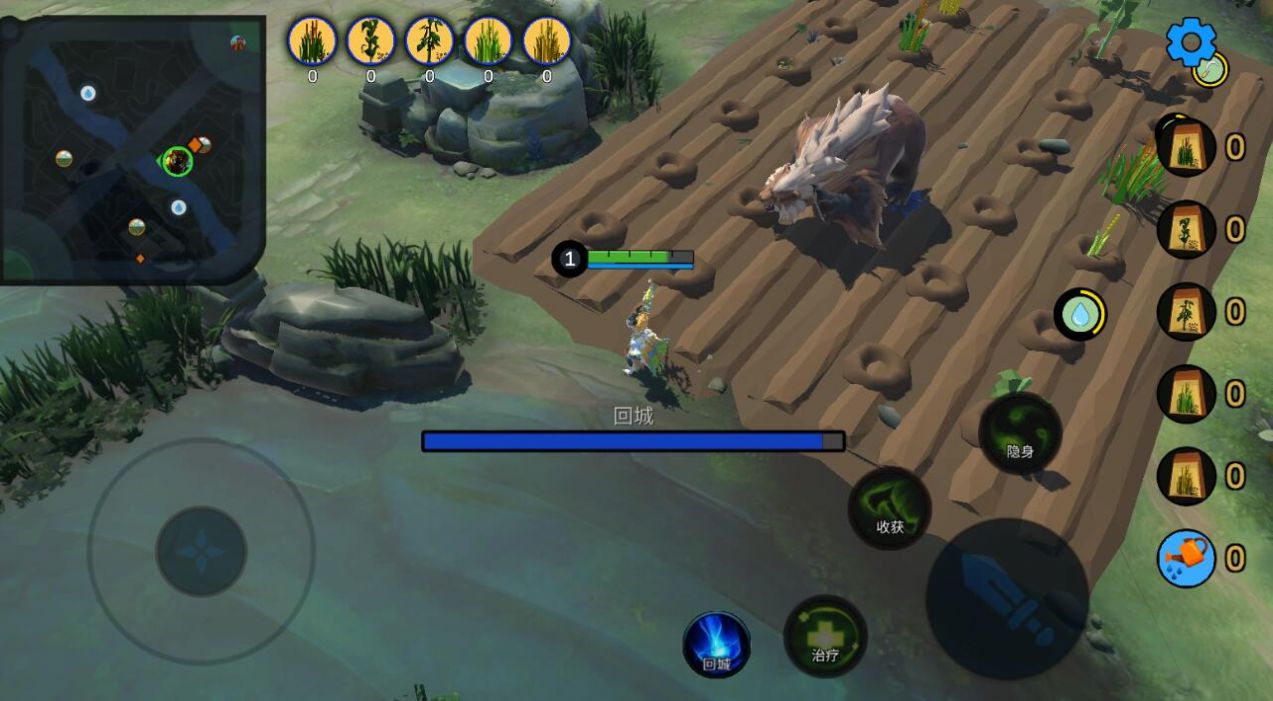Choose the curly vine crop icon
This screenshot has height=701, width=1273.
[371, 41]
